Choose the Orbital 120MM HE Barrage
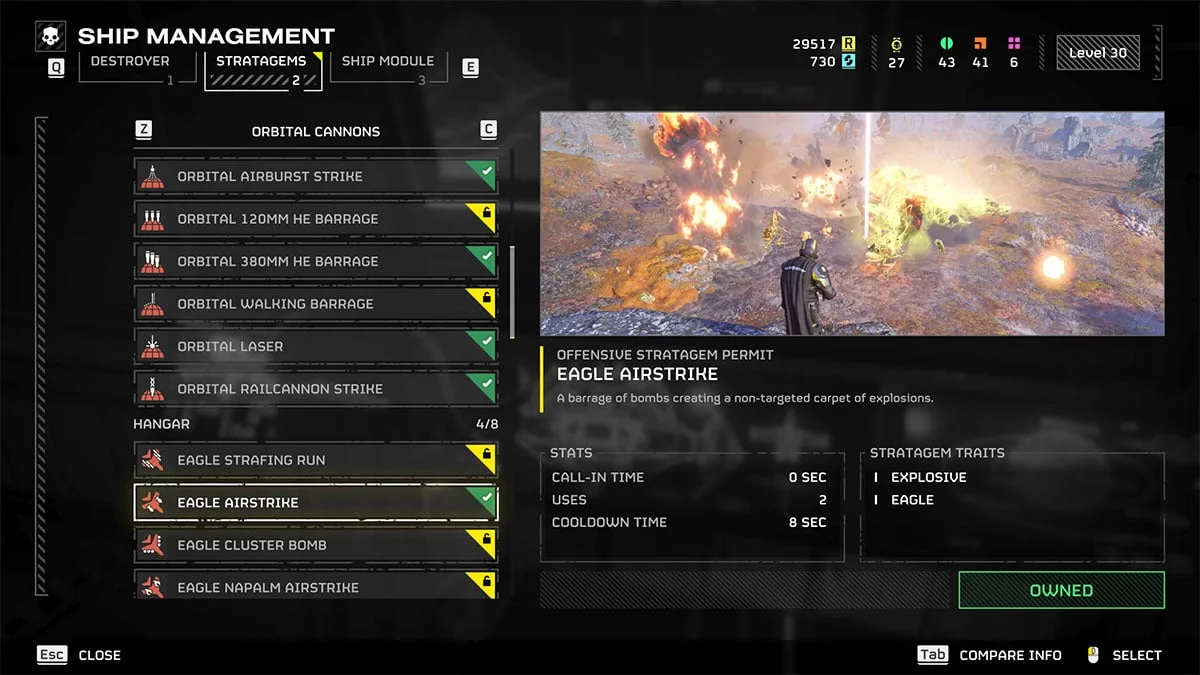This screenshot has height=675, width=1200. pyautogui.click(x=315, y=219)
